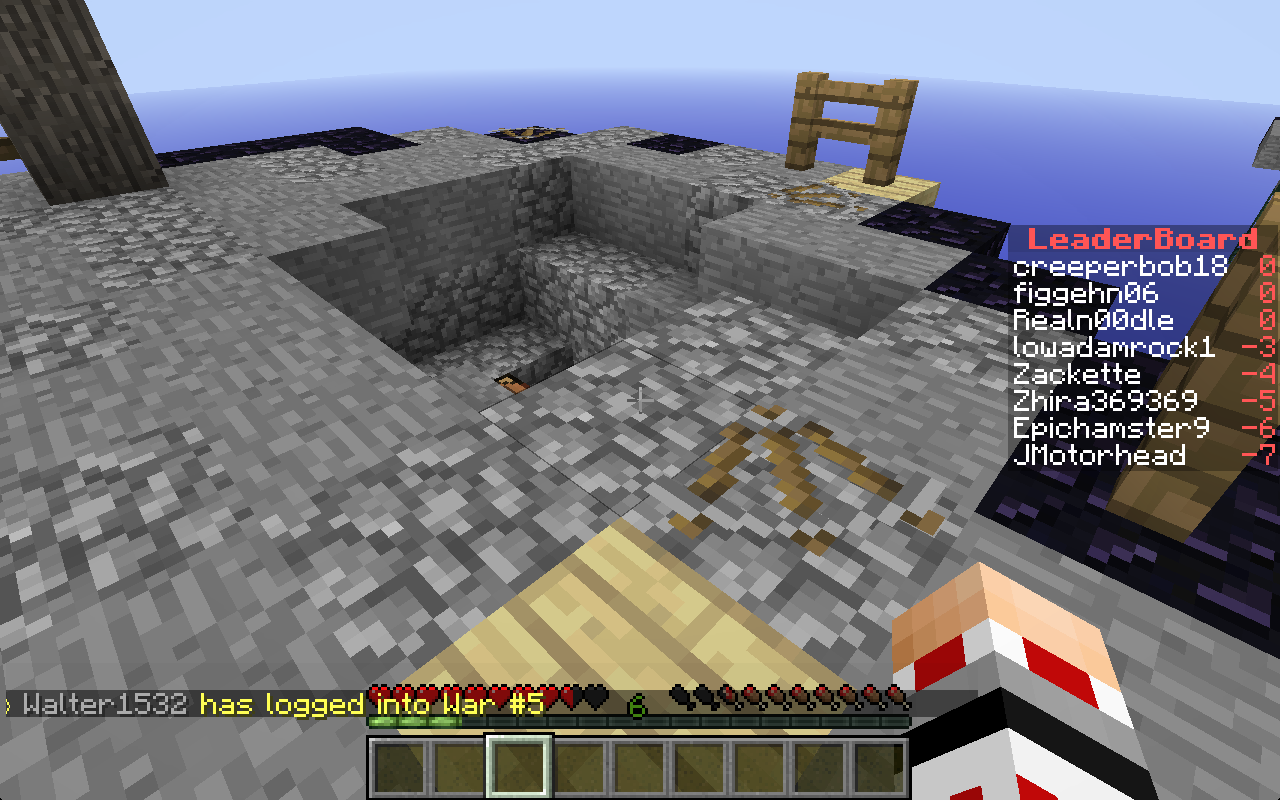Select figgehn06 in the LeaderBoard list
Image resolution: width=1280 pixels, height=800 pixels.
(x=1085, y=294)
